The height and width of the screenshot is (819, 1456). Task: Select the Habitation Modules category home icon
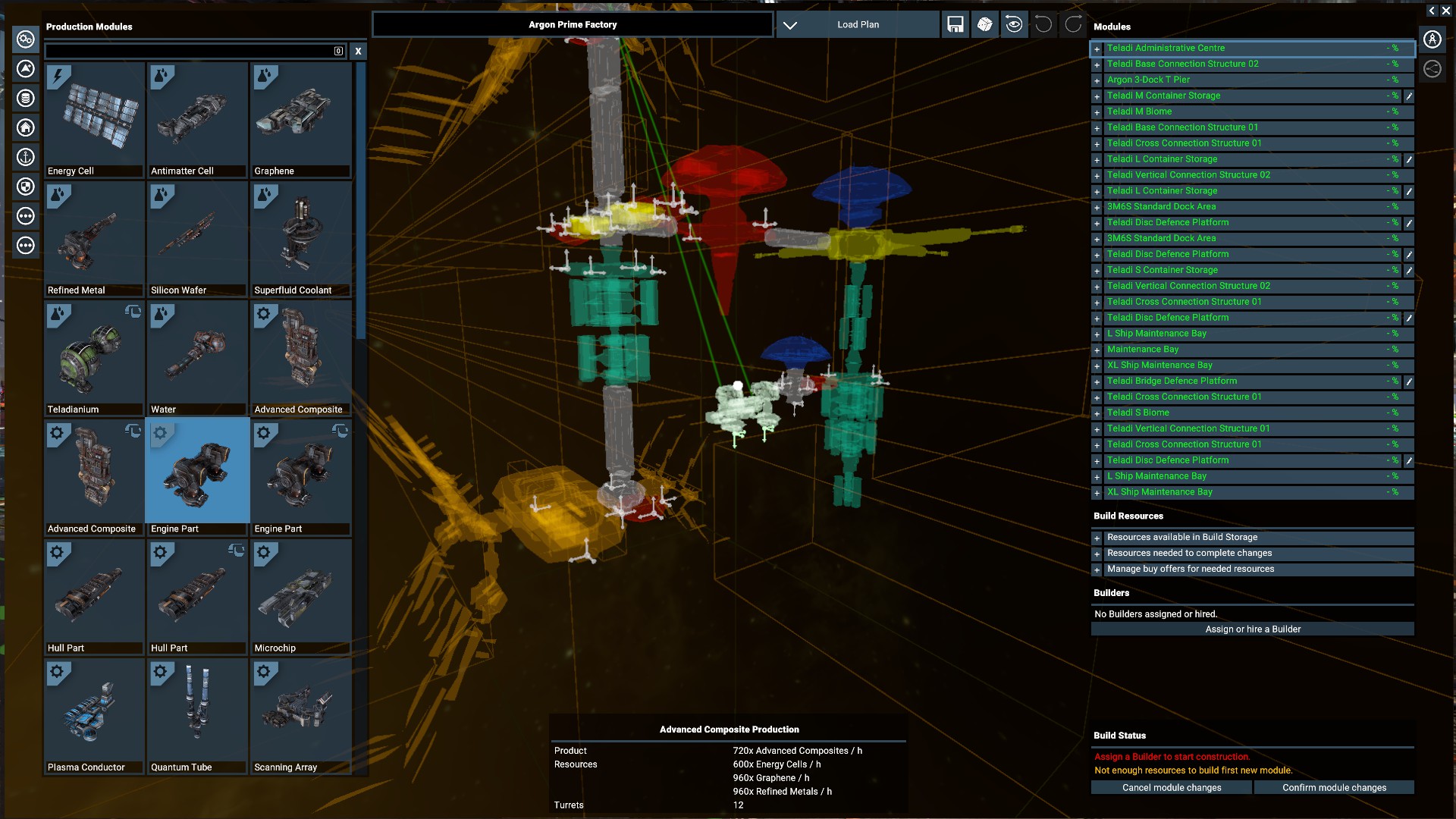[26, 127]
